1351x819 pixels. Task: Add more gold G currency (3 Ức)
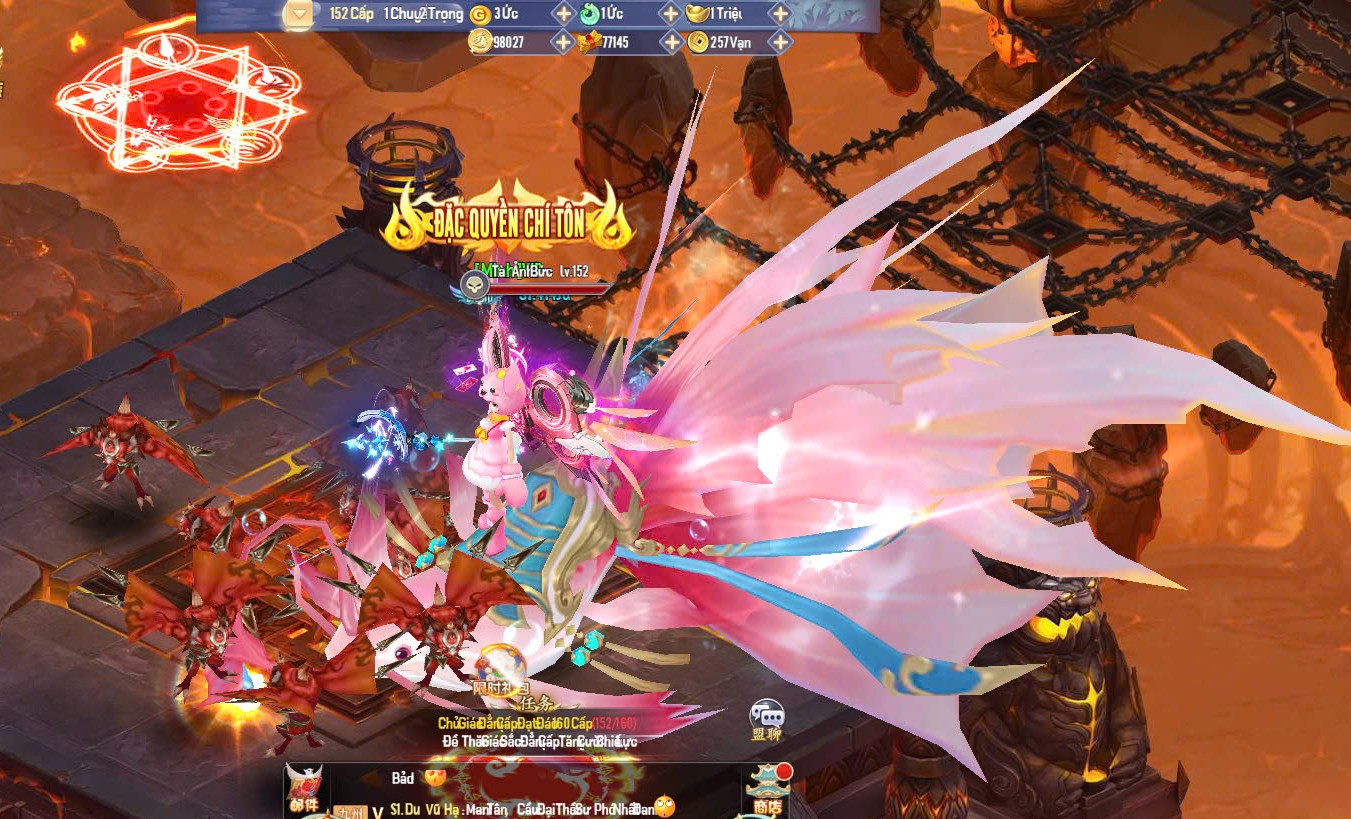563,14
